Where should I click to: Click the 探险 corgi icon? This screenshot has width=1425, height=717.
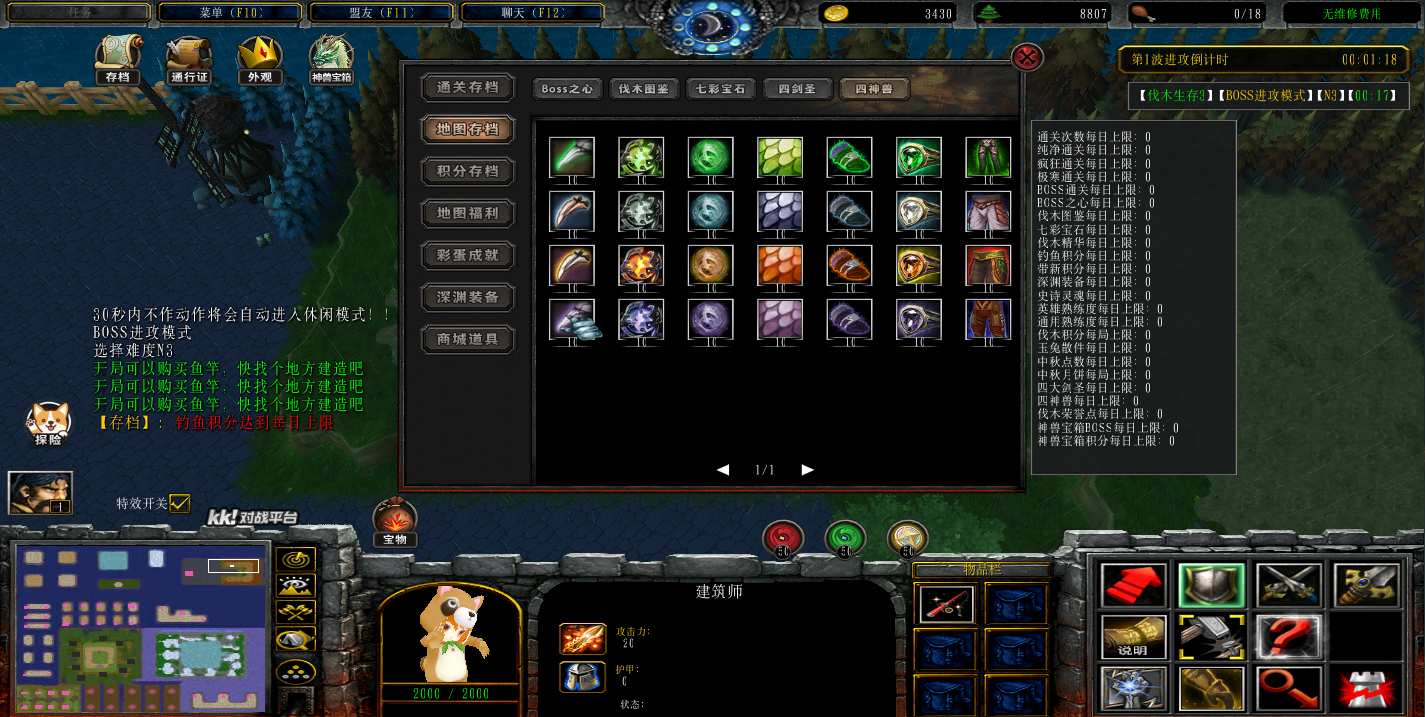tap(48, 422)
